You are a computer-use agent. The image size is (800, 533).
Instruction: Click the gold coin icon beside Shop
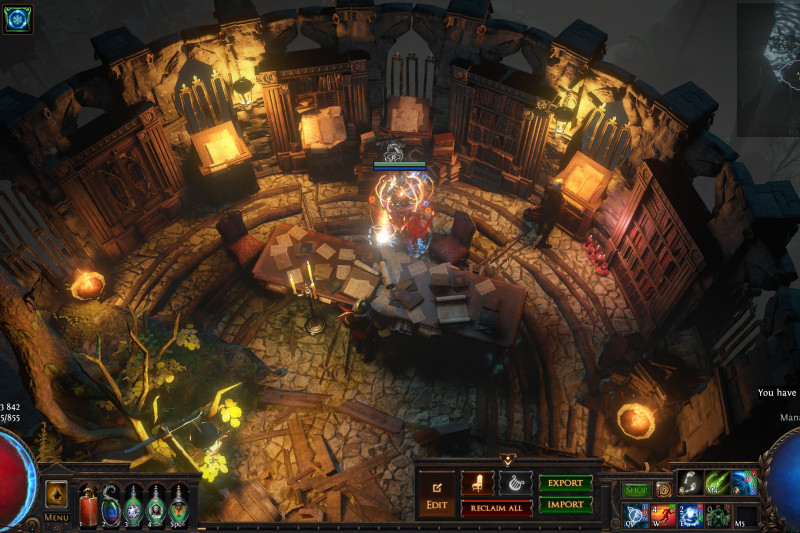pos(663,490)
